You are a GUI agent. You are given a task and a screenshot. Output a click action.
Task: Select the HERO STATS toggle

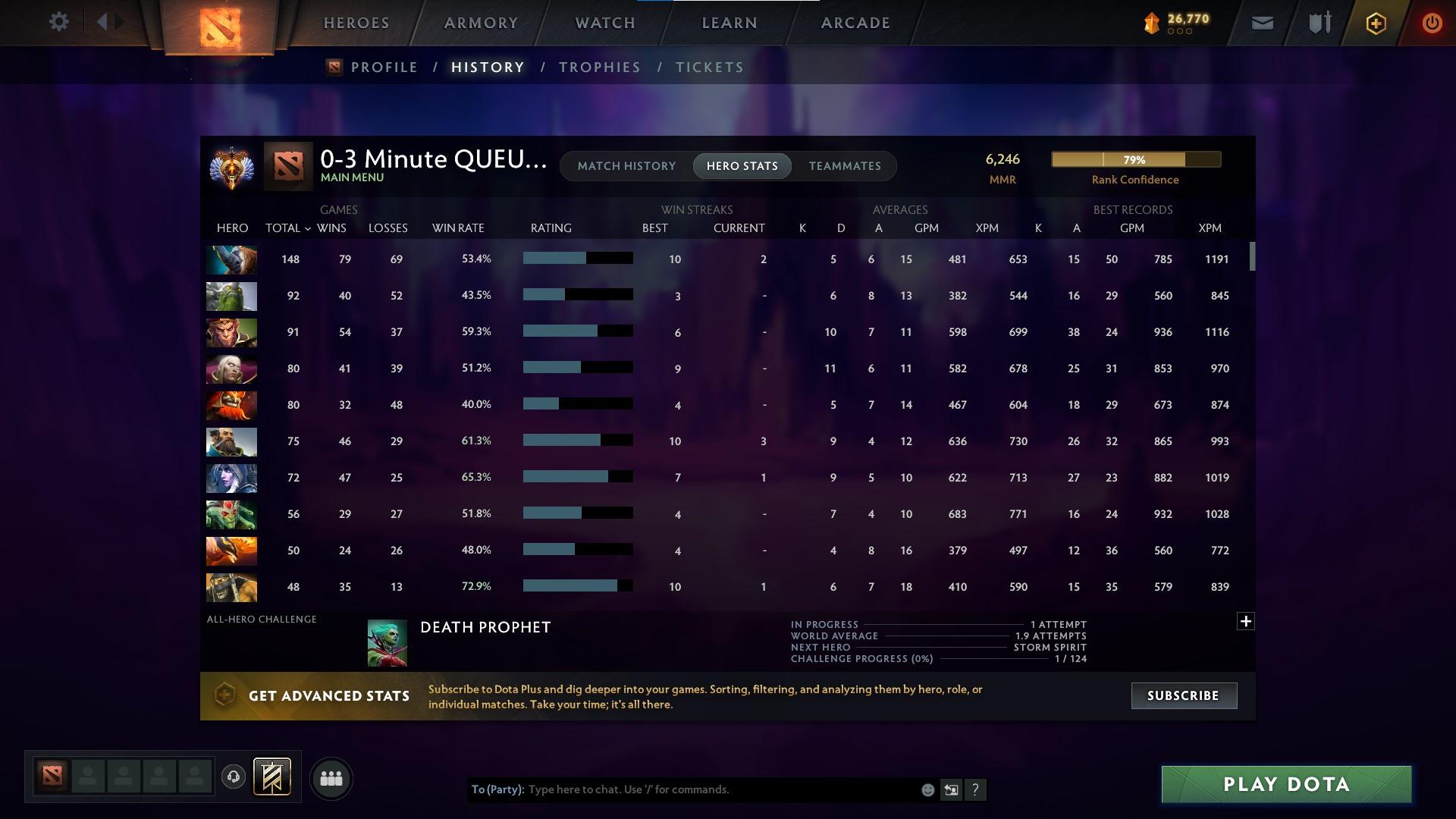coord(742,165)
